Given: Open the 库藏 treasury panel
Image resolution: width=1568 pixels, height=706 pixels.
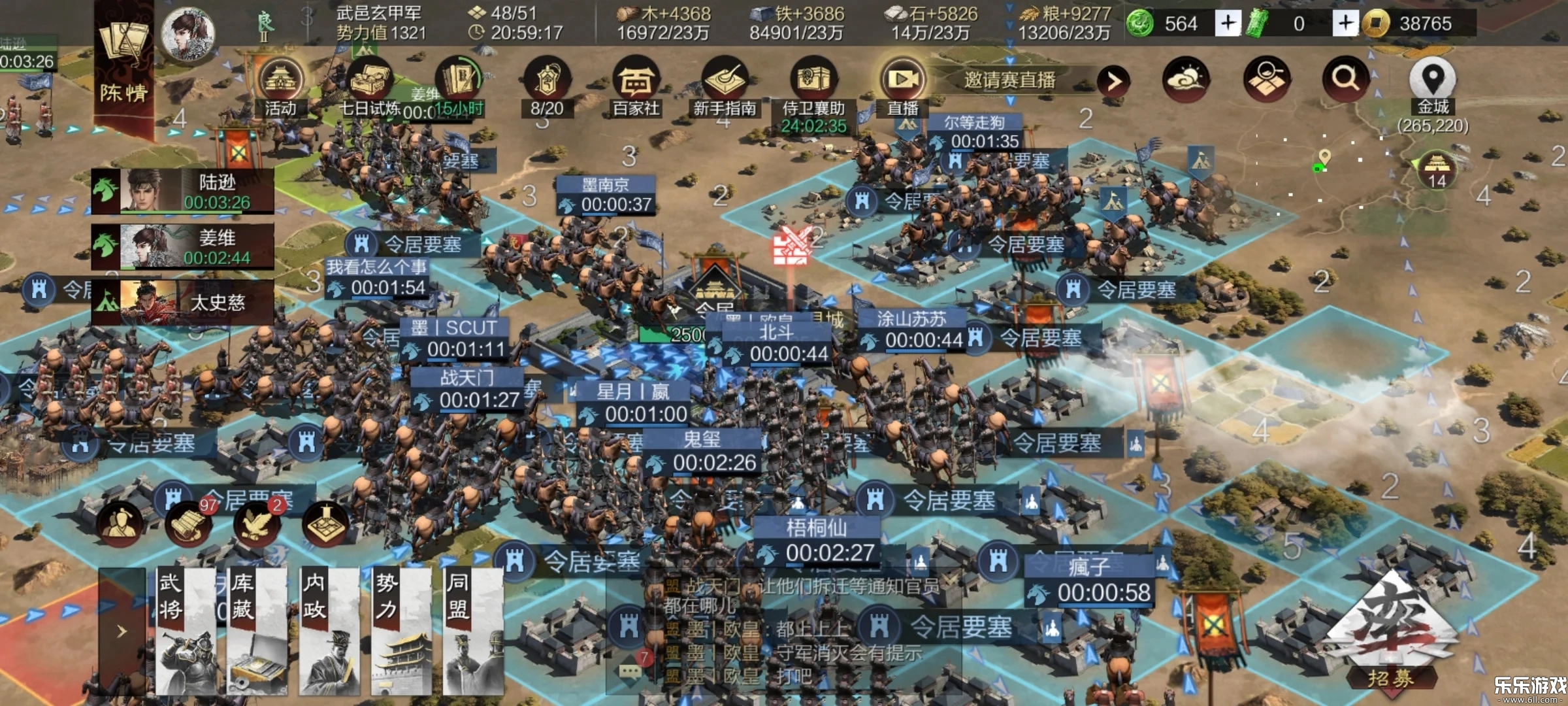Looking at the screenshot, I should click(x=257, y=631).
